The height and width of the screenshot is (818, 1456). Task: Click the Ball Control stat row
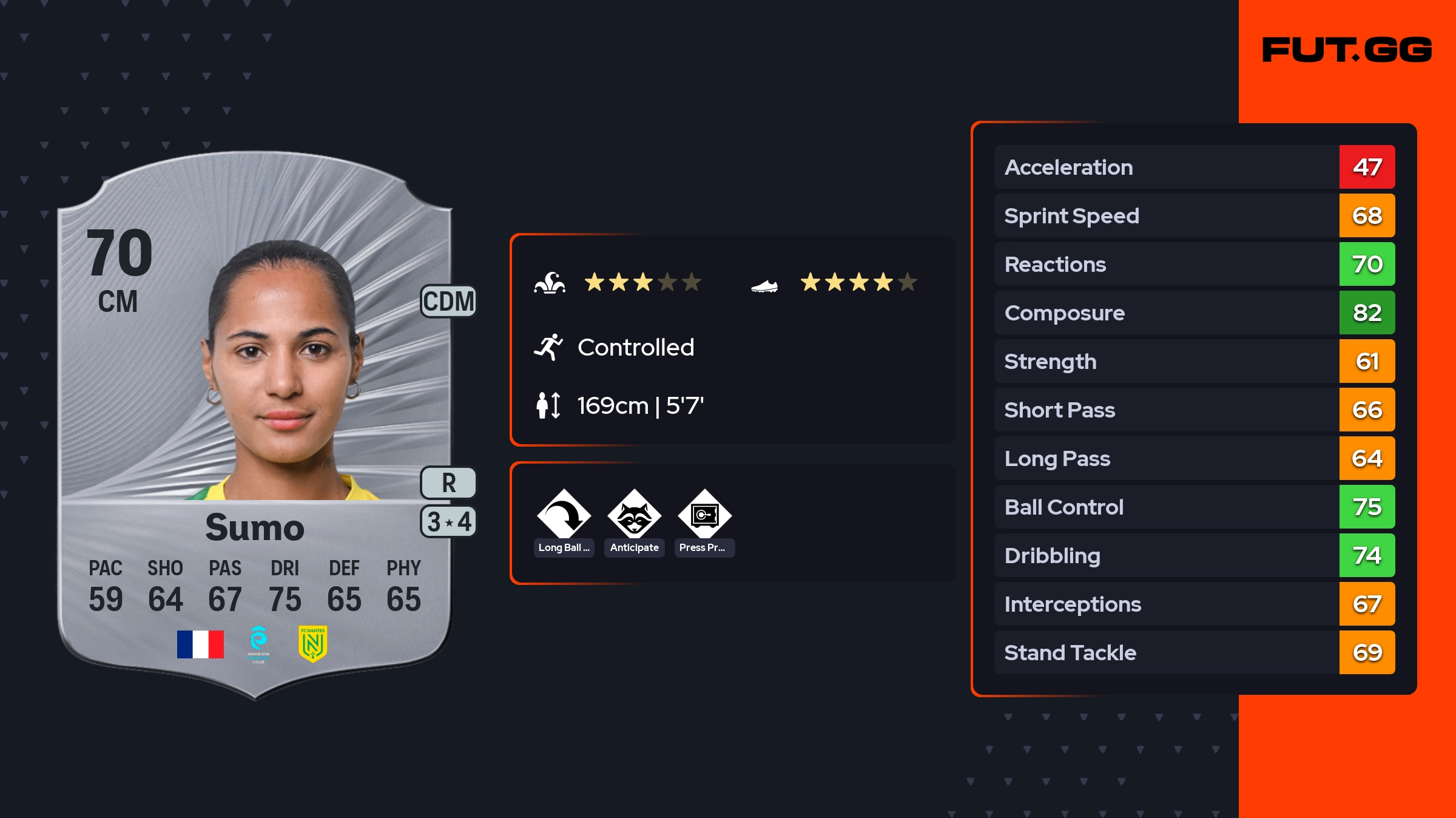click(x=1194, y=507)
